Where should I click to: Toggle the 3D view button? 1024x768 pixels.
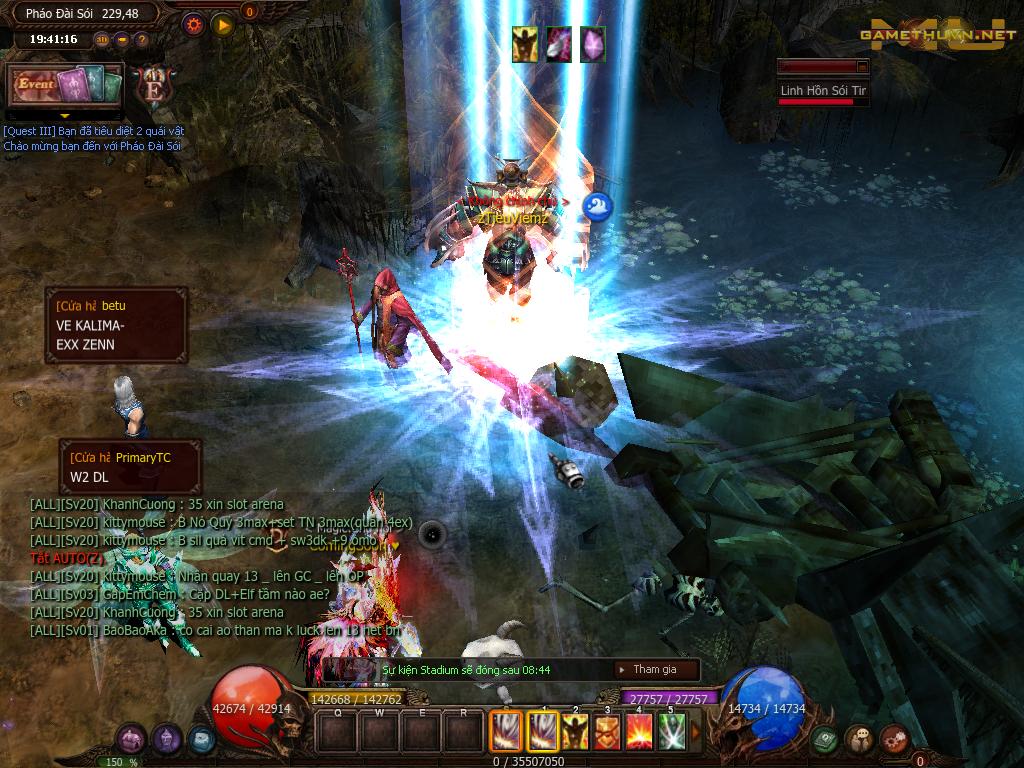pyautogui.click(x=102, y=40)
